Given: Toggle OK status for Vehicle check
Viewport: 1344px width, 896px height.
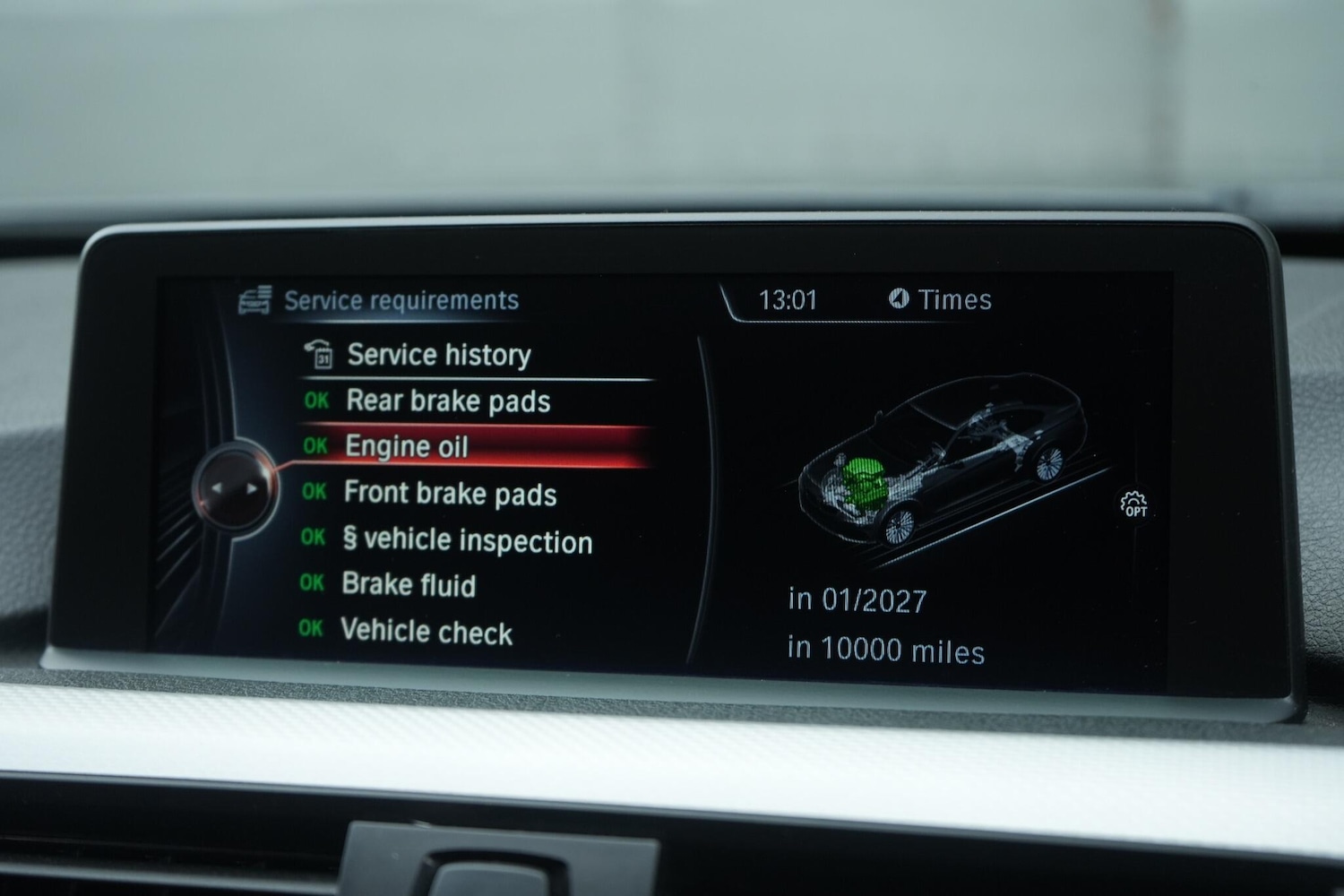Looking at the screenshot, I should (x=311, y=631).
